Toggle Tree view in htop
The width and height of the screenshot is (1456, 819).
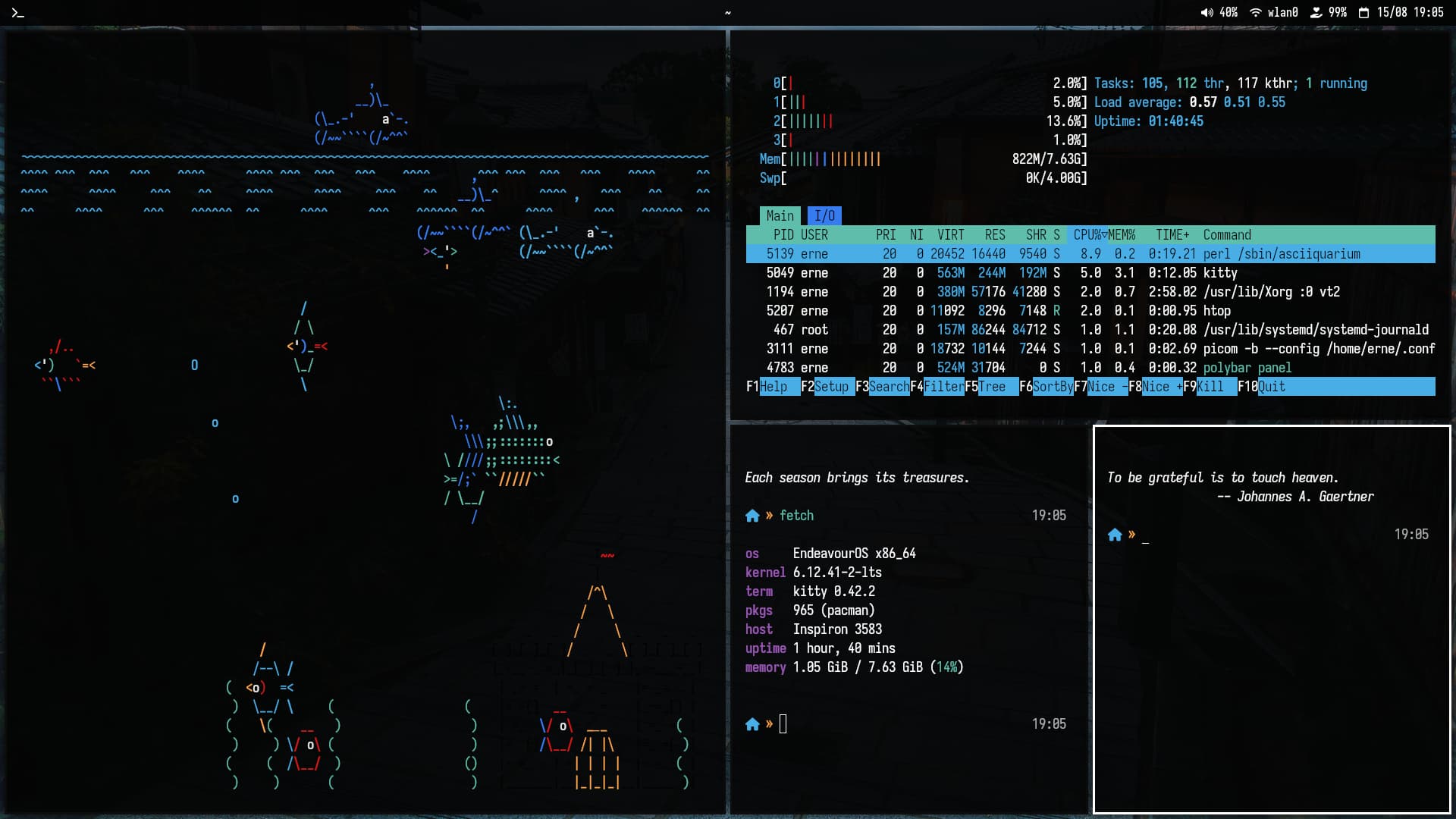point(992,387)
